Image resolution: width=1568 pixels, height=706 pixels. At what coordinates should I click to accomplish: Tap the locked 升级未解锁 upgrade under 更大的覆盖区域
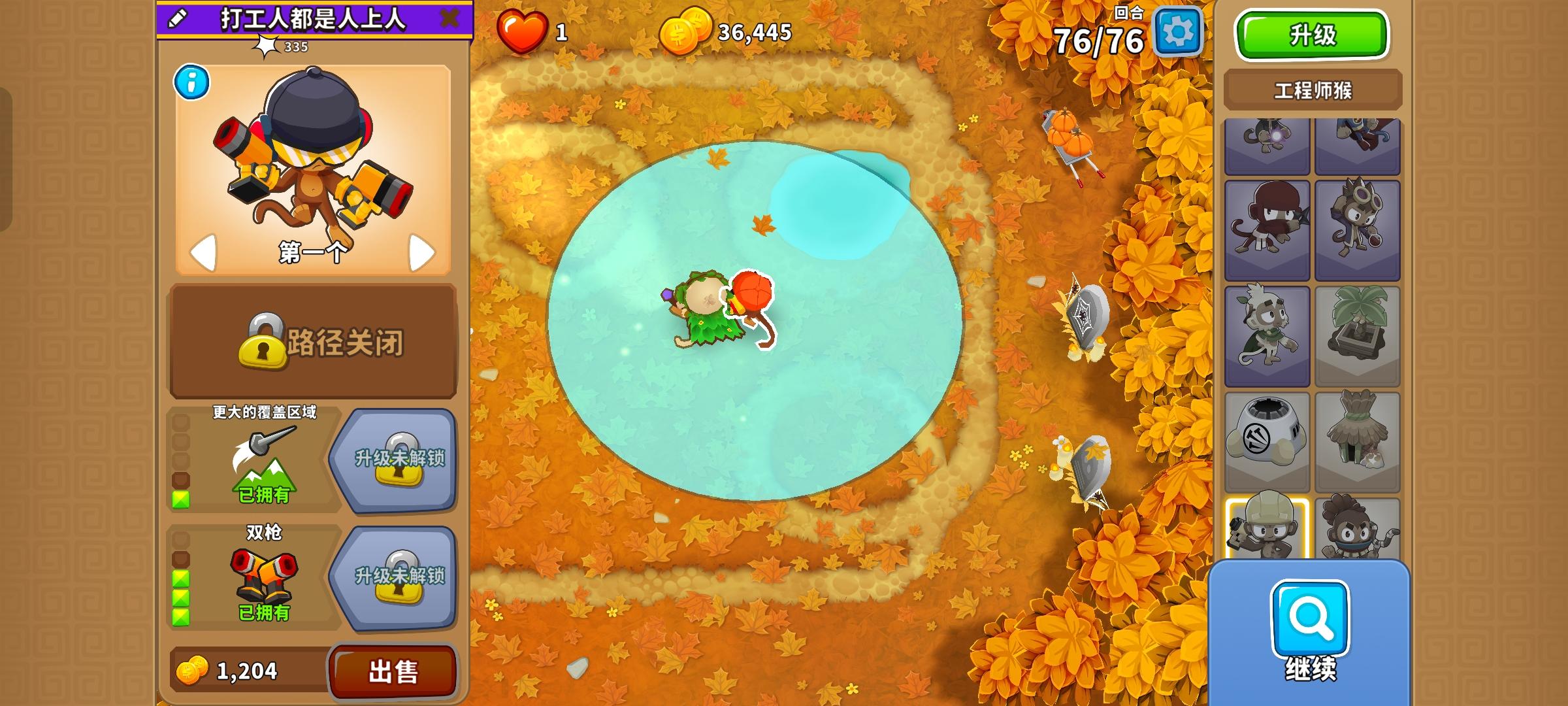[x=401, y=459]
